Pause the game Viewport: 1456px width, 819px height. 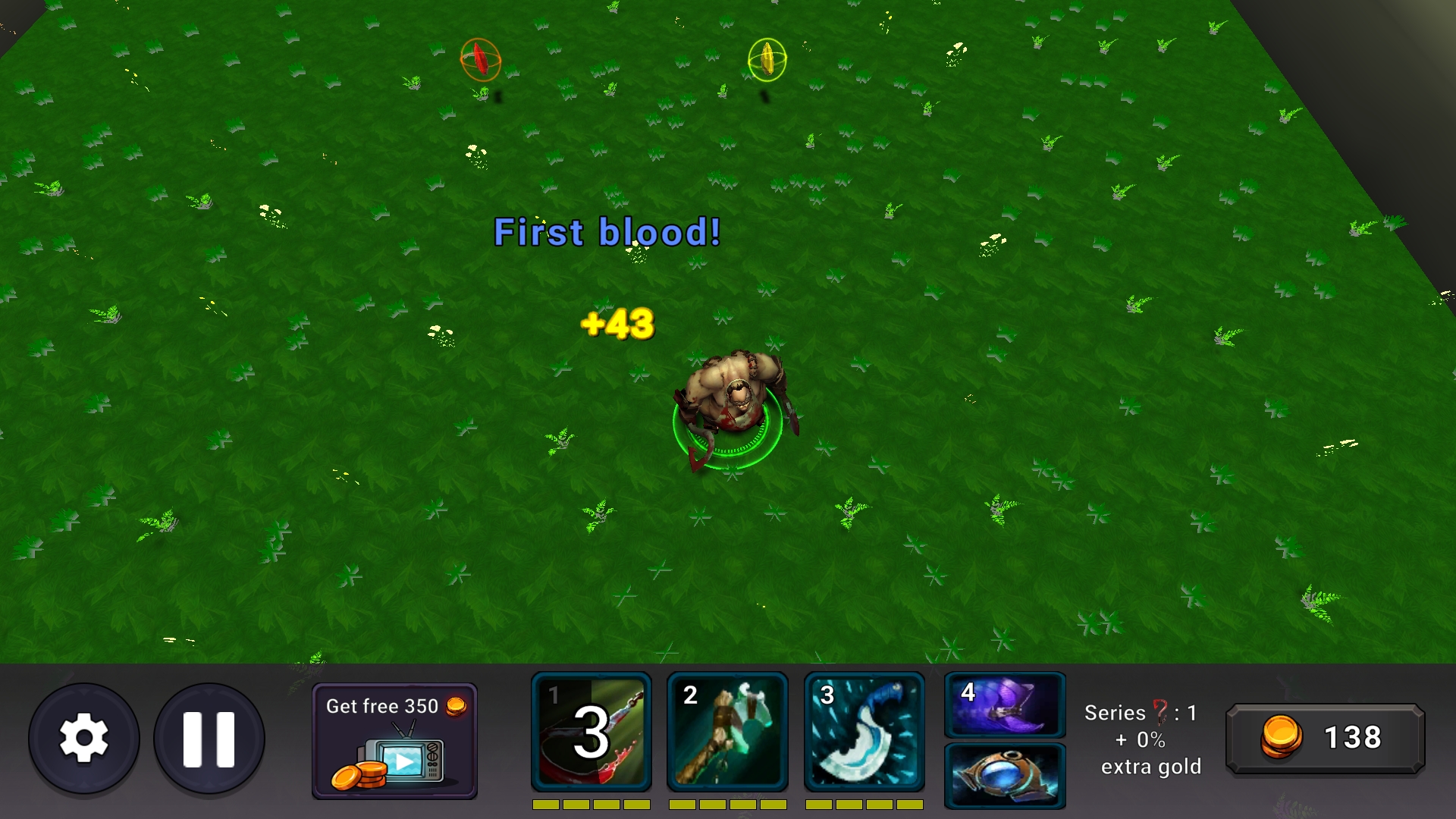pyautogui.click(x=209, y=738)
